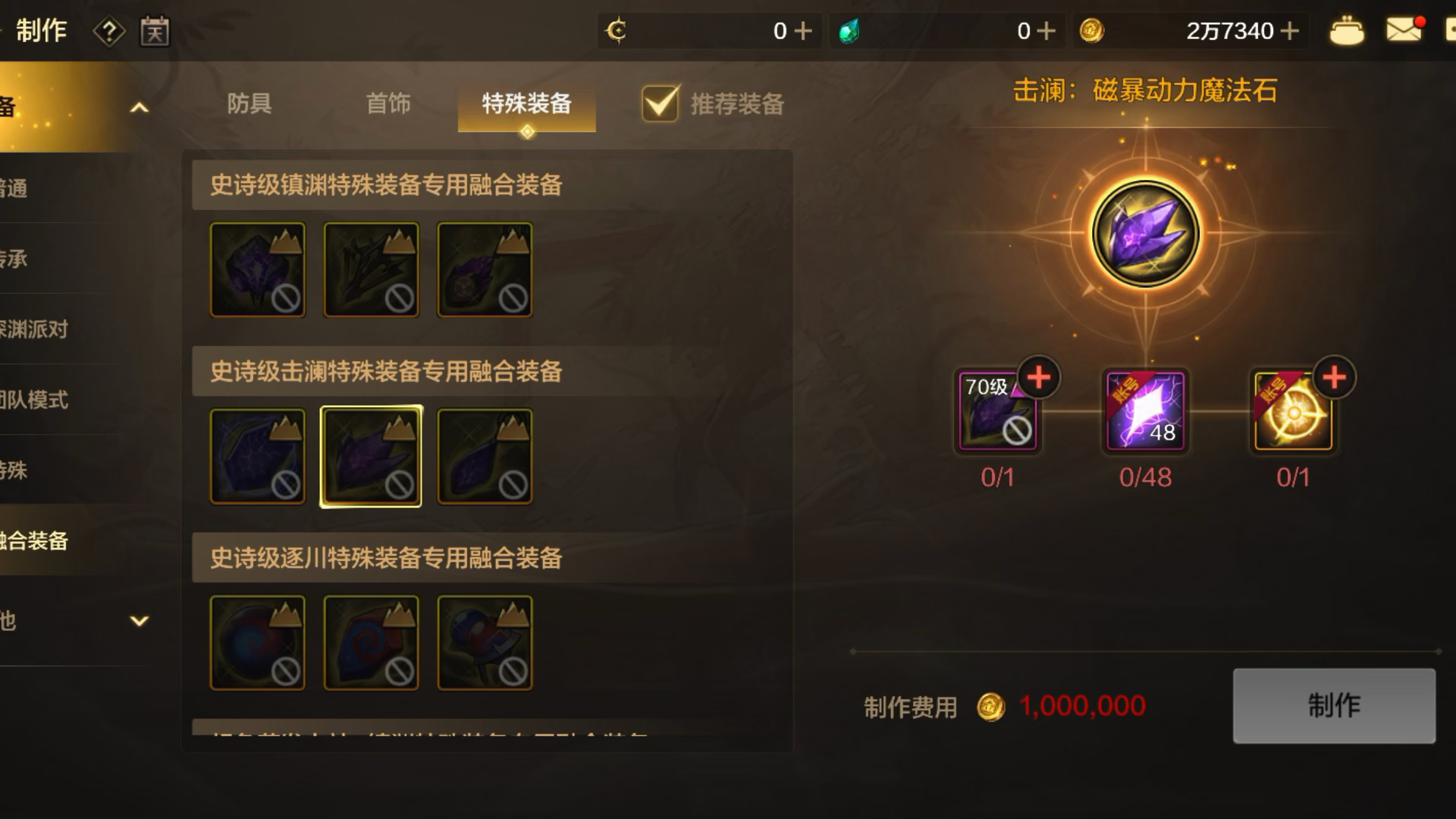The width and height of the screenshot is (1456, 819).
Task: Add teal gem currency with plus
Action: [x=1046, y=30]
